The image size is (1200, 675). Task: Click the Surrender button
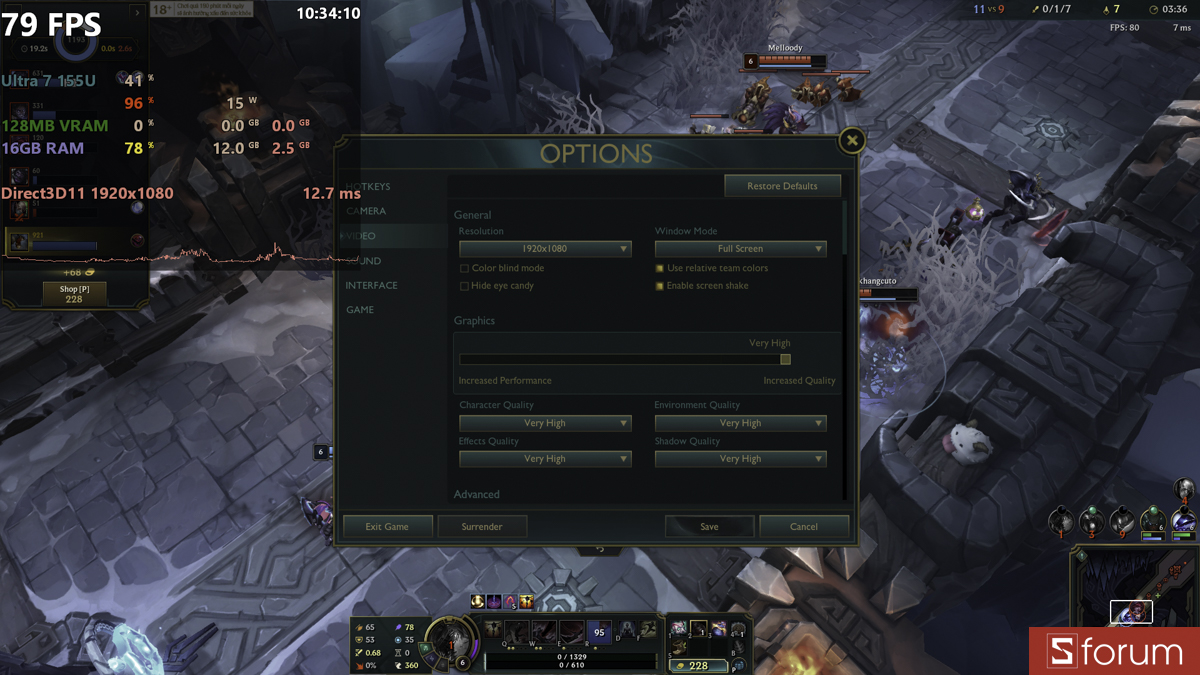482,526
